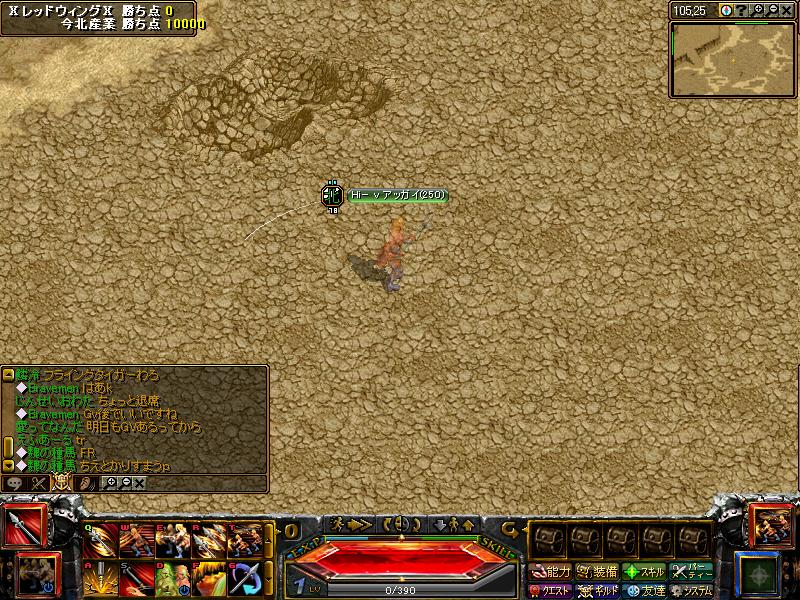Zoom in the minimap with the plus magnifier
This screenshot has width=800, height=600.
pos(758,10)
